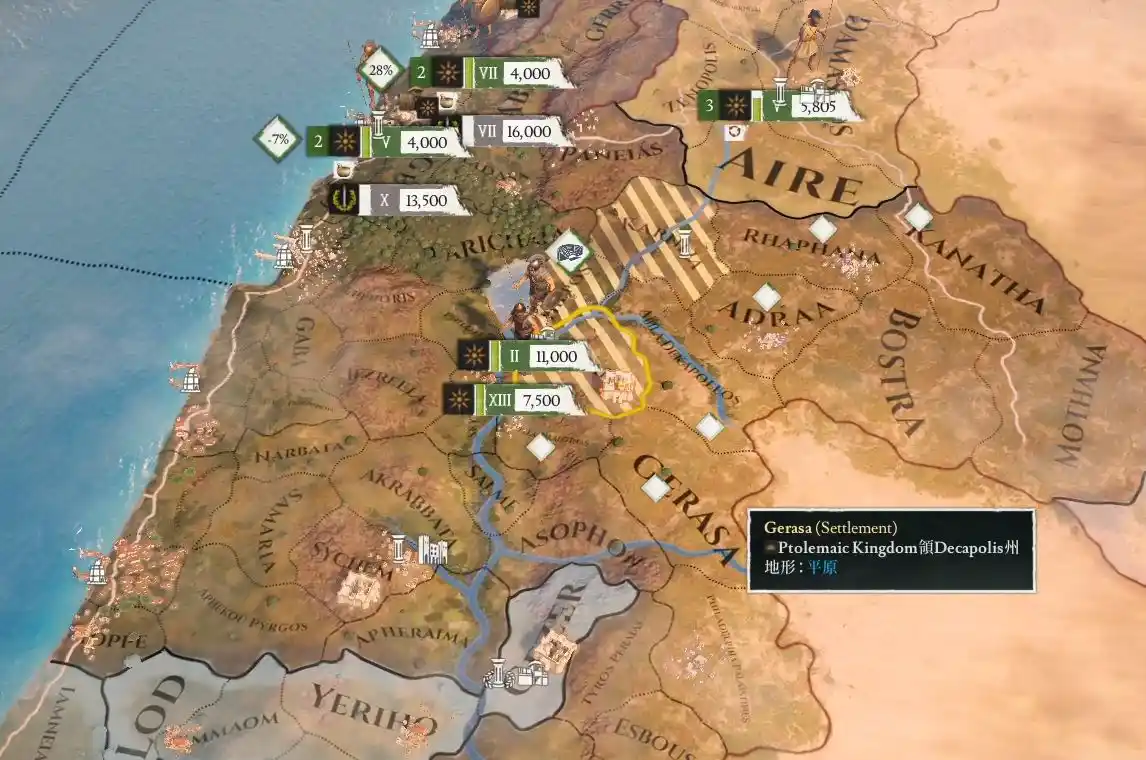This screenshot has width=1146, height=760.
Task: Click the -7% siege progress diamond
Action: point(278,140)
